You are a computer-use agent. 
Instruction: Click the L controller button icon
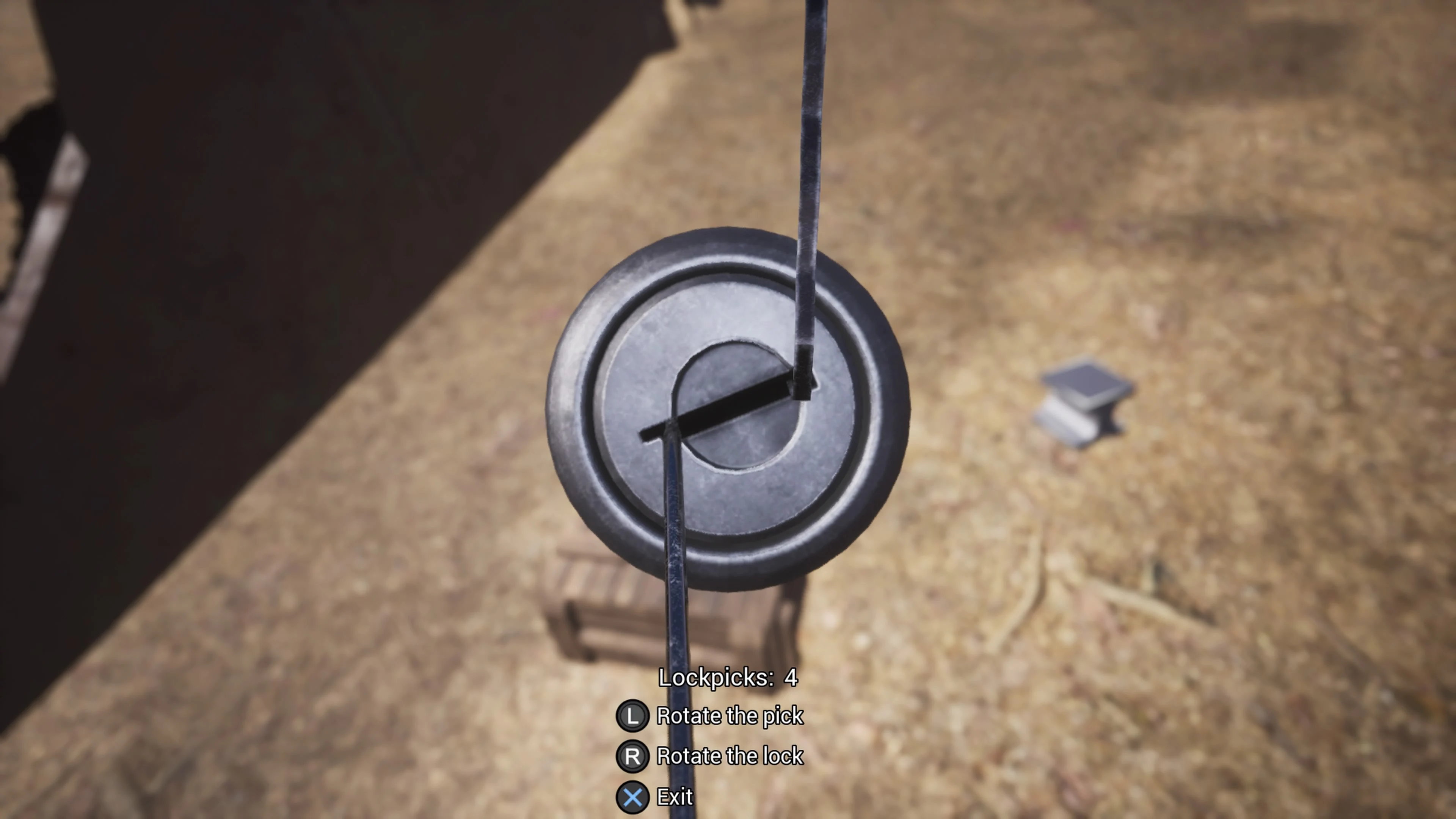(x=633, y=715)
